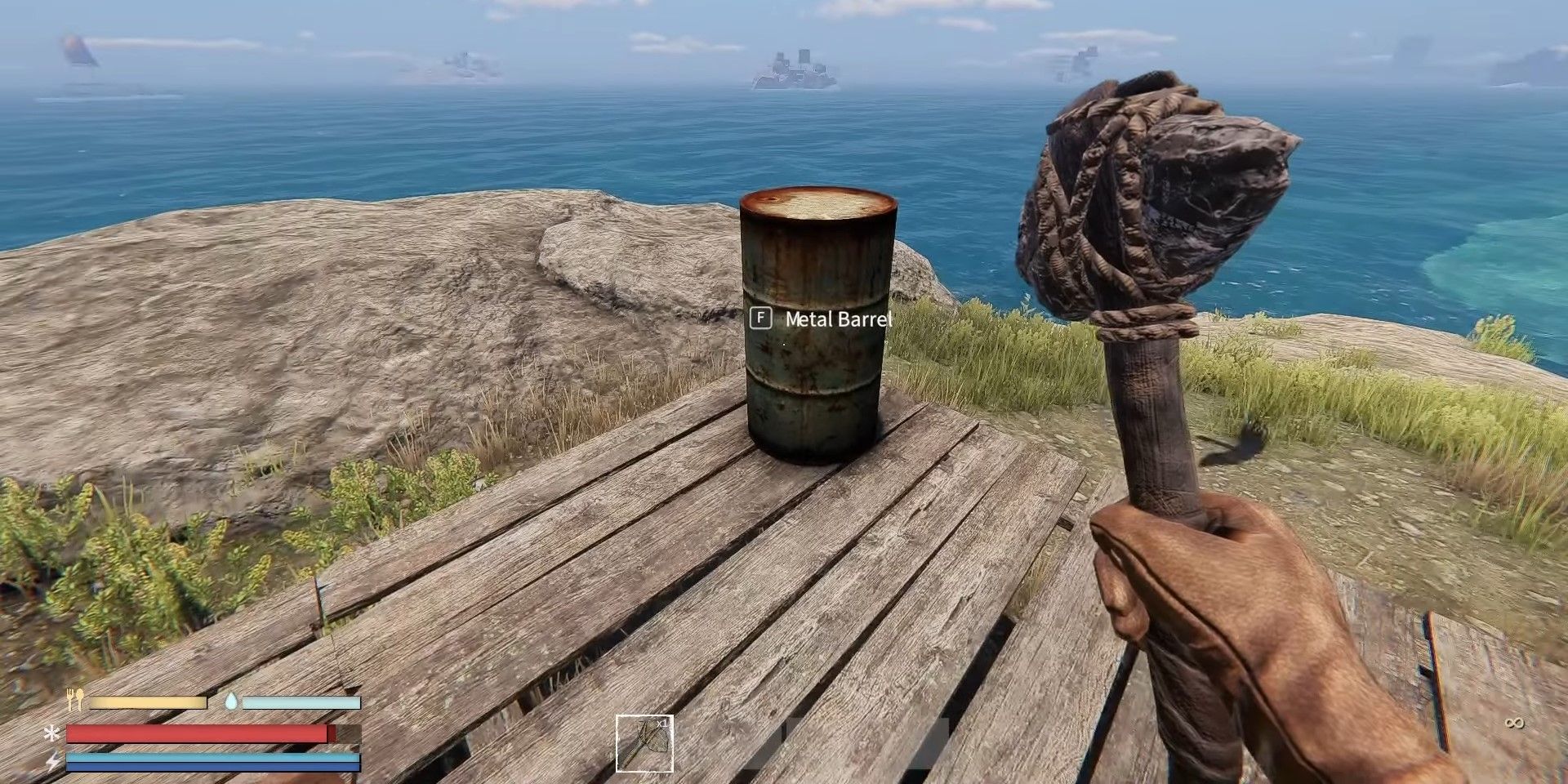Click the x1 quantity badge on the hotbar

pyautogui.click(x=662, y=724)
